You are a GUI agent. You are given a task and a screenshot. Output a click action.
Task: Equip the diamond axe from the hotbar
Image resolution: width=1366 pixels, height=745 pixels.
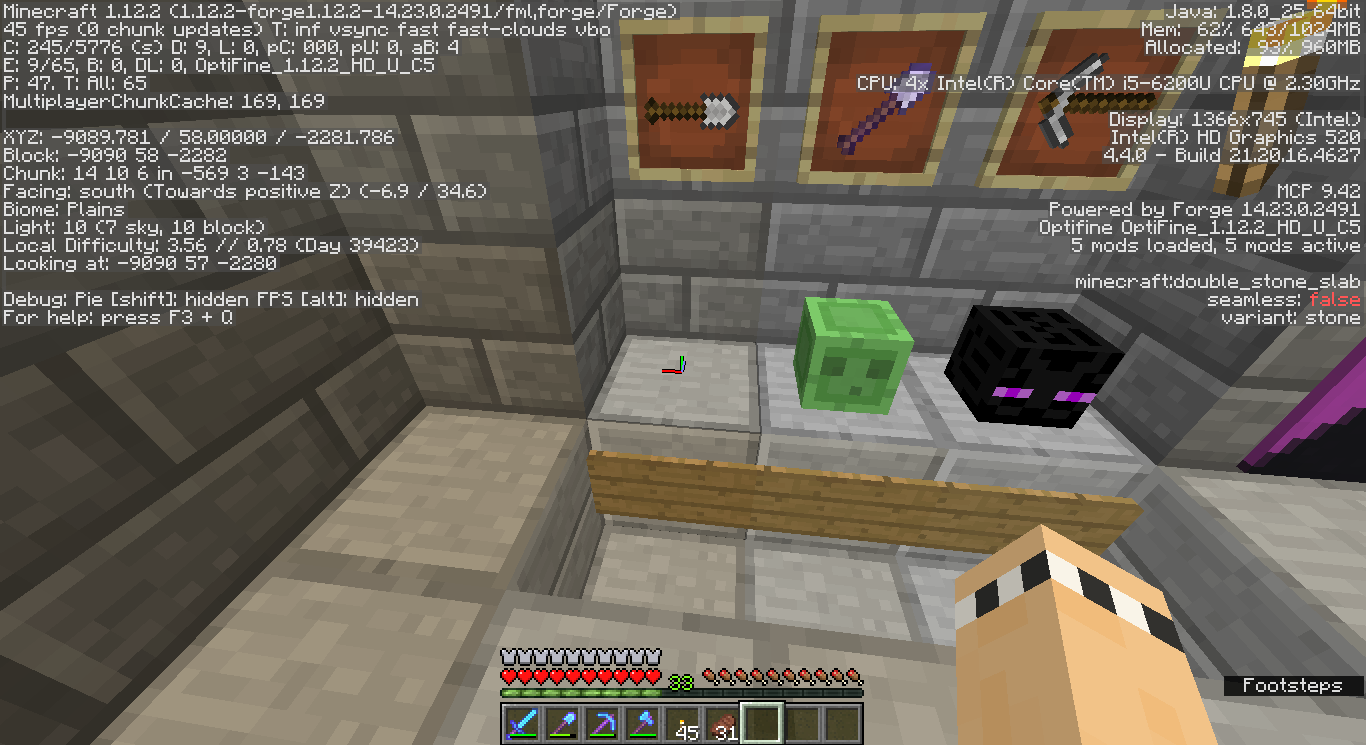(642, 722)
